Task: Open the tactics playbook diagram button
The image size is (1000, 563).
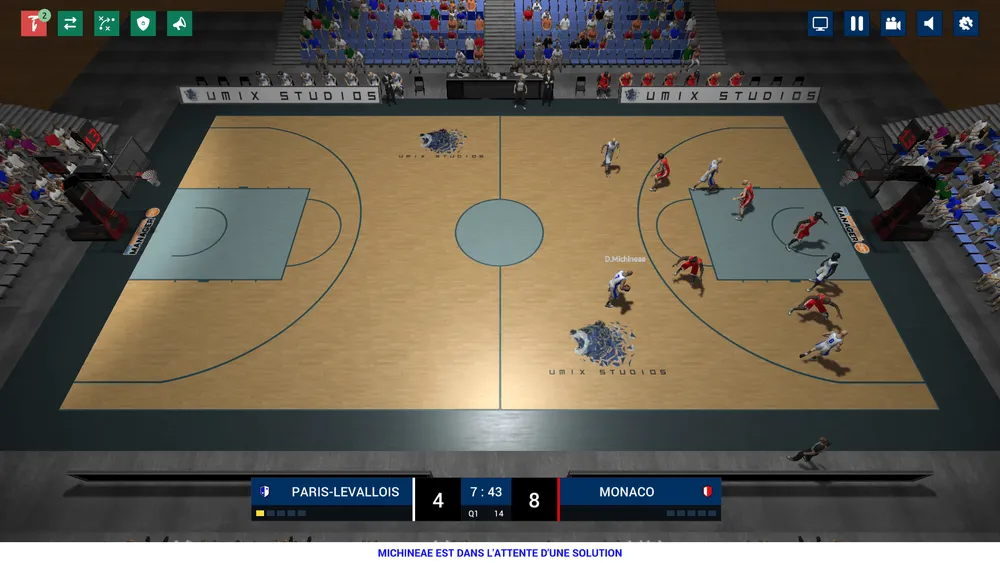Action: [x=107, y=23]
